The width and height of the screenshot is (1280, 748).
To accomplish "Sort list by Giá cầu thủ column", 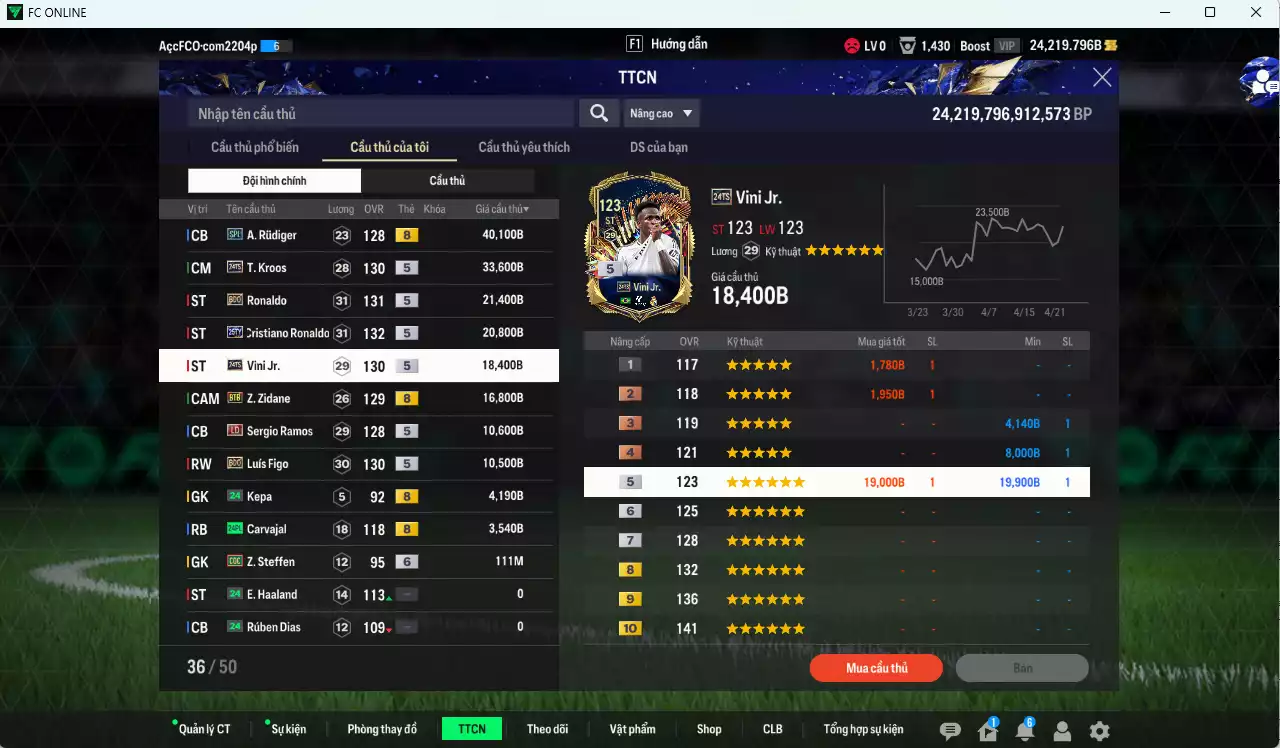I will [502, 209].
